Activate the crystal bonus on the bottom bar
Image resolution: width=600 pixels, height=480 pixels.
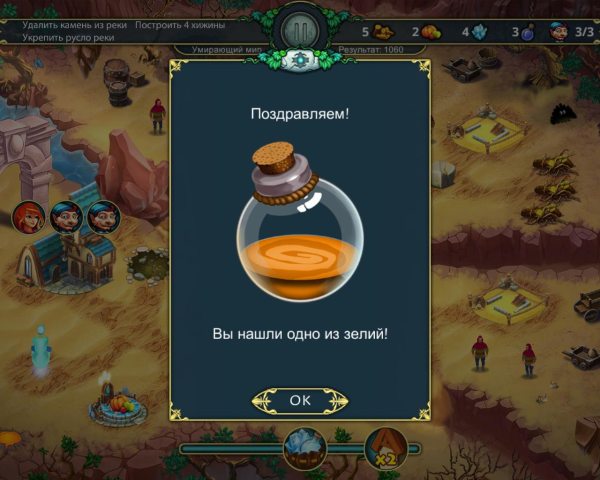click(x=305, y=447)
